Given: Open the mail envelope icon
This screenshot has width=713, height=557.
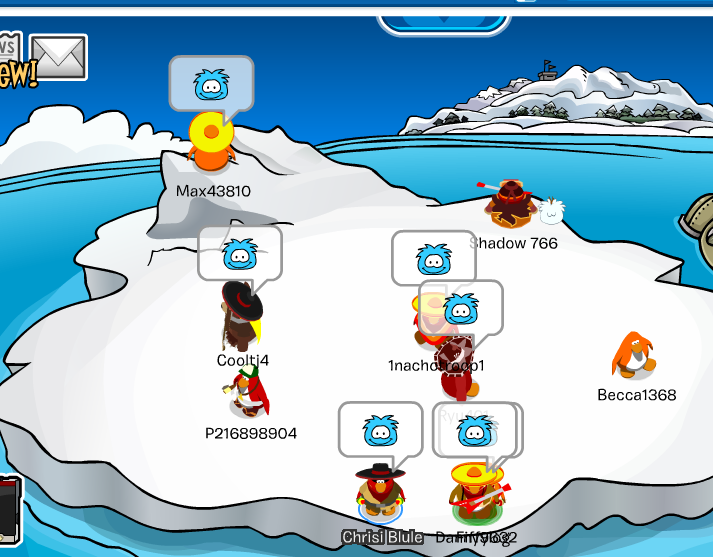Looking at the screenshot, I should pos(58,57).
